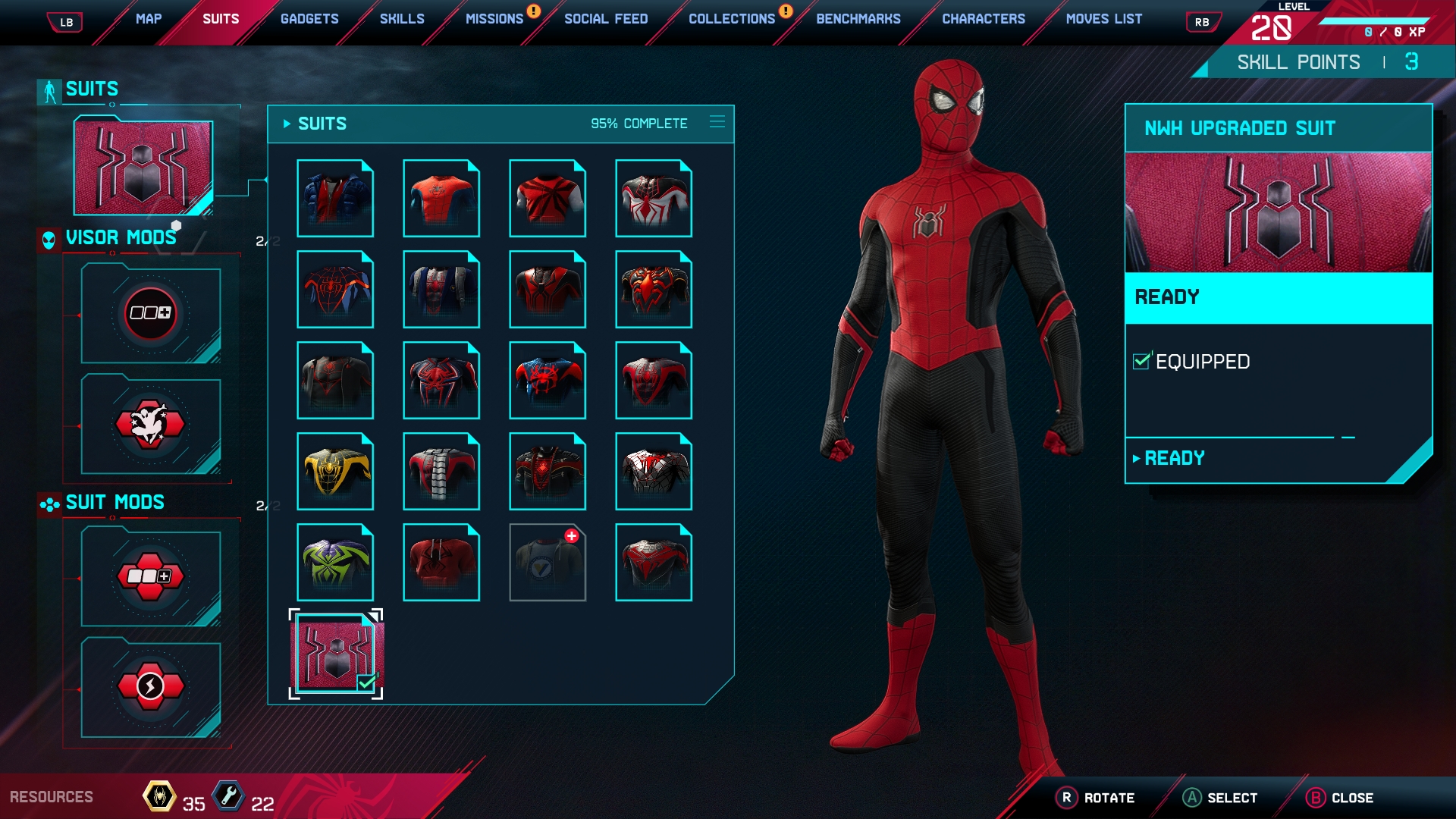Choose the blue puffer jacket suit
This screenshot has width=1456, height=819.
(335, 198)
